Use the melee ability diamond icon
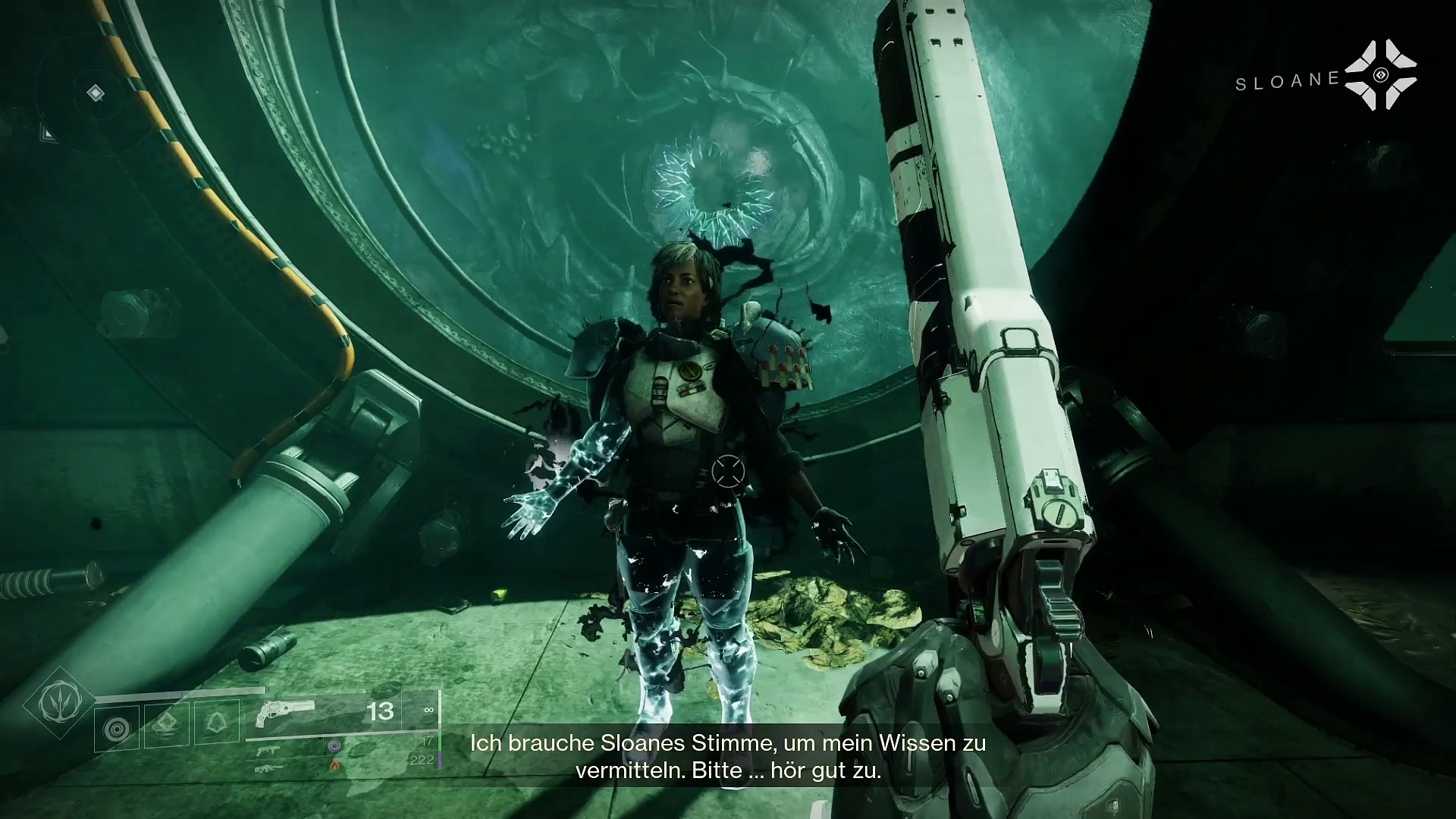The height and width of the screenshot is (819, 1456). click(166, 725)
